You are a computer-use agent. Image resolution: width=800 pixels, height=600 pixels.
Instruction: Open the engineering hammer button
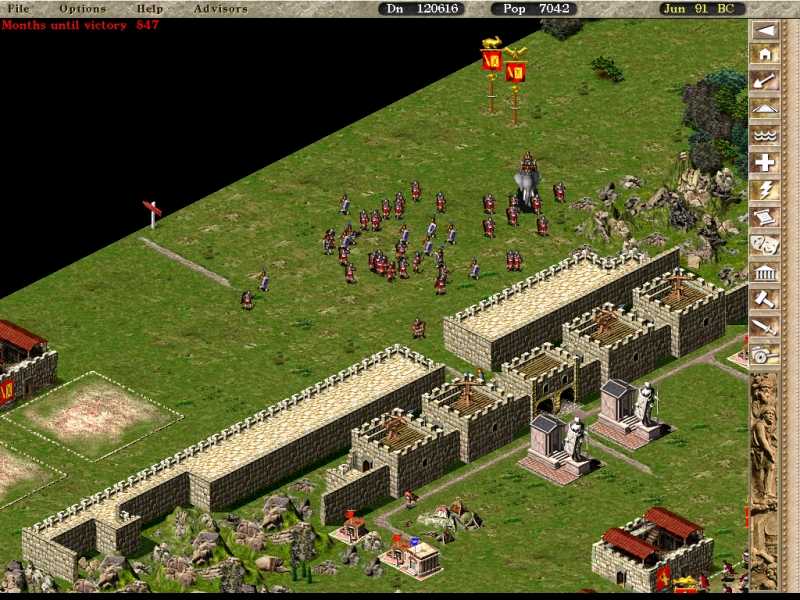pos(764,298)
